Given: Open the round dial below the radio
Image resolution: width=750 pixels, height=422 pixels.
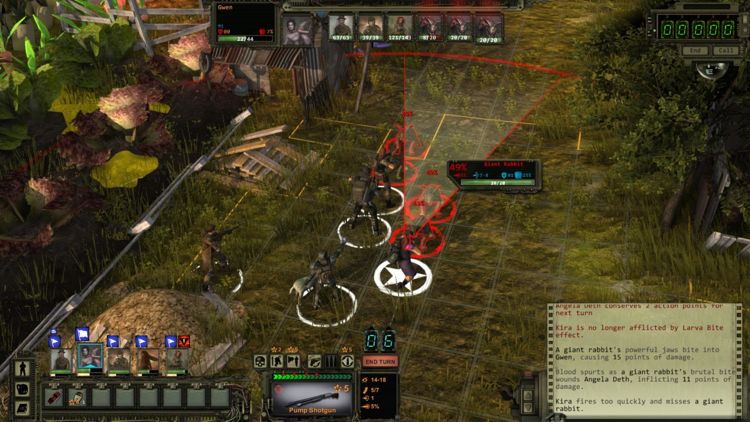Looking at the screenshot, I should [x=711, y=71].
